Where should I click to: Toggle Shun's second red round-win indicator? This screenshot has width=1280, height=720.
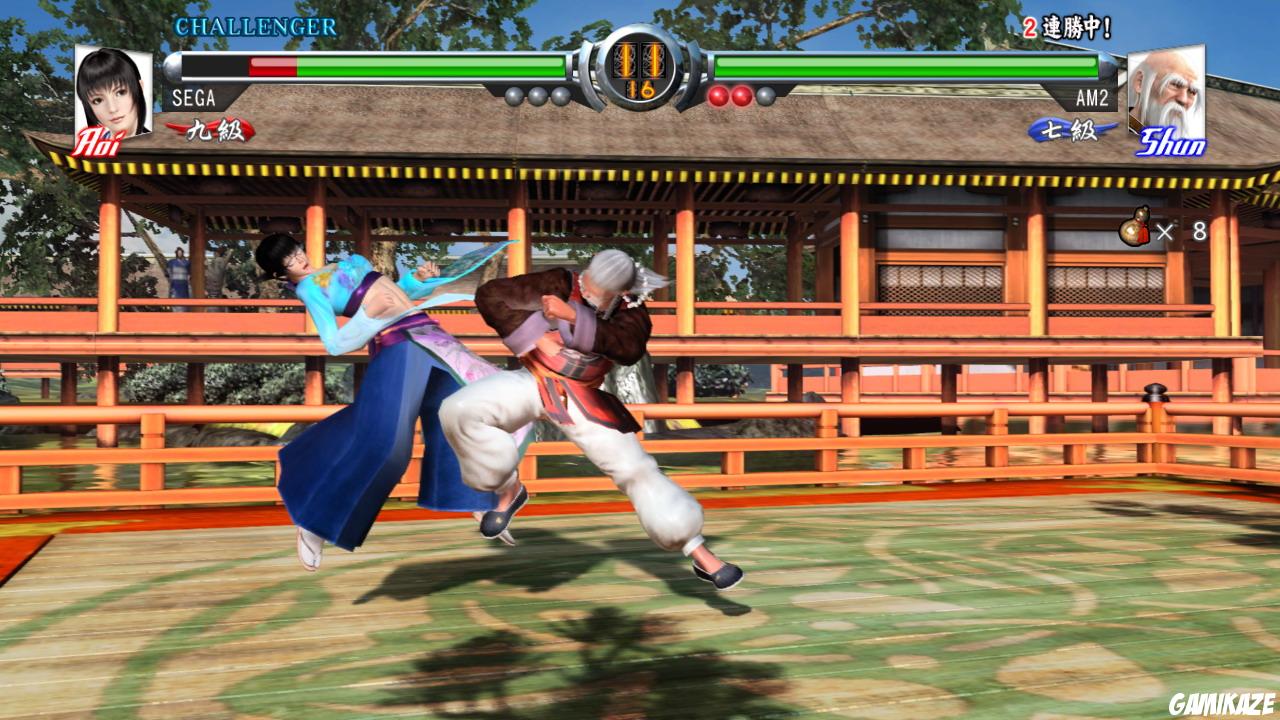pyautogui.click(x=740, y=95)
